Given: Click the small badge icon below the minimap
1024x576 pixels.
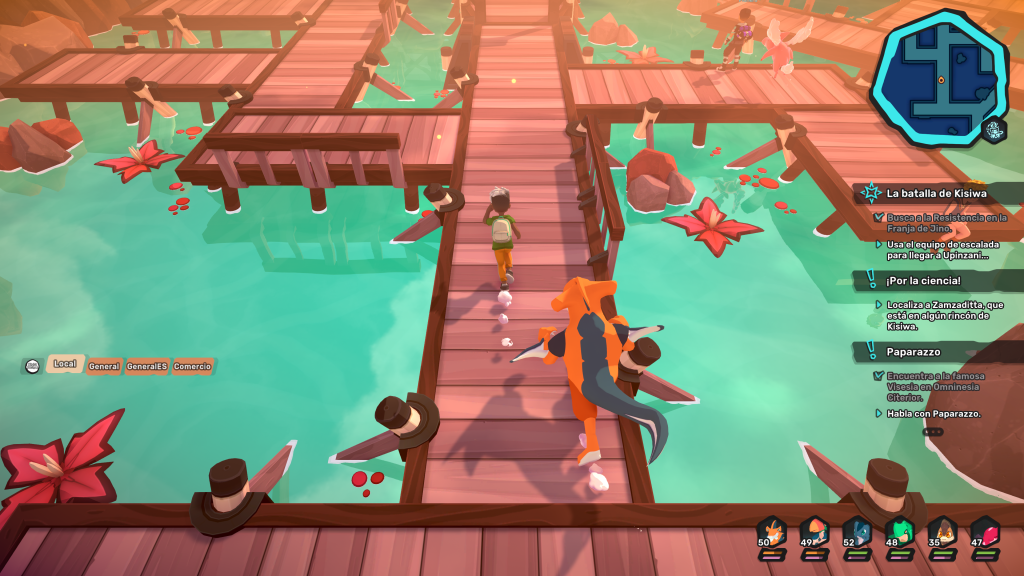Looking at the screenshot, I should click(994, 130).
